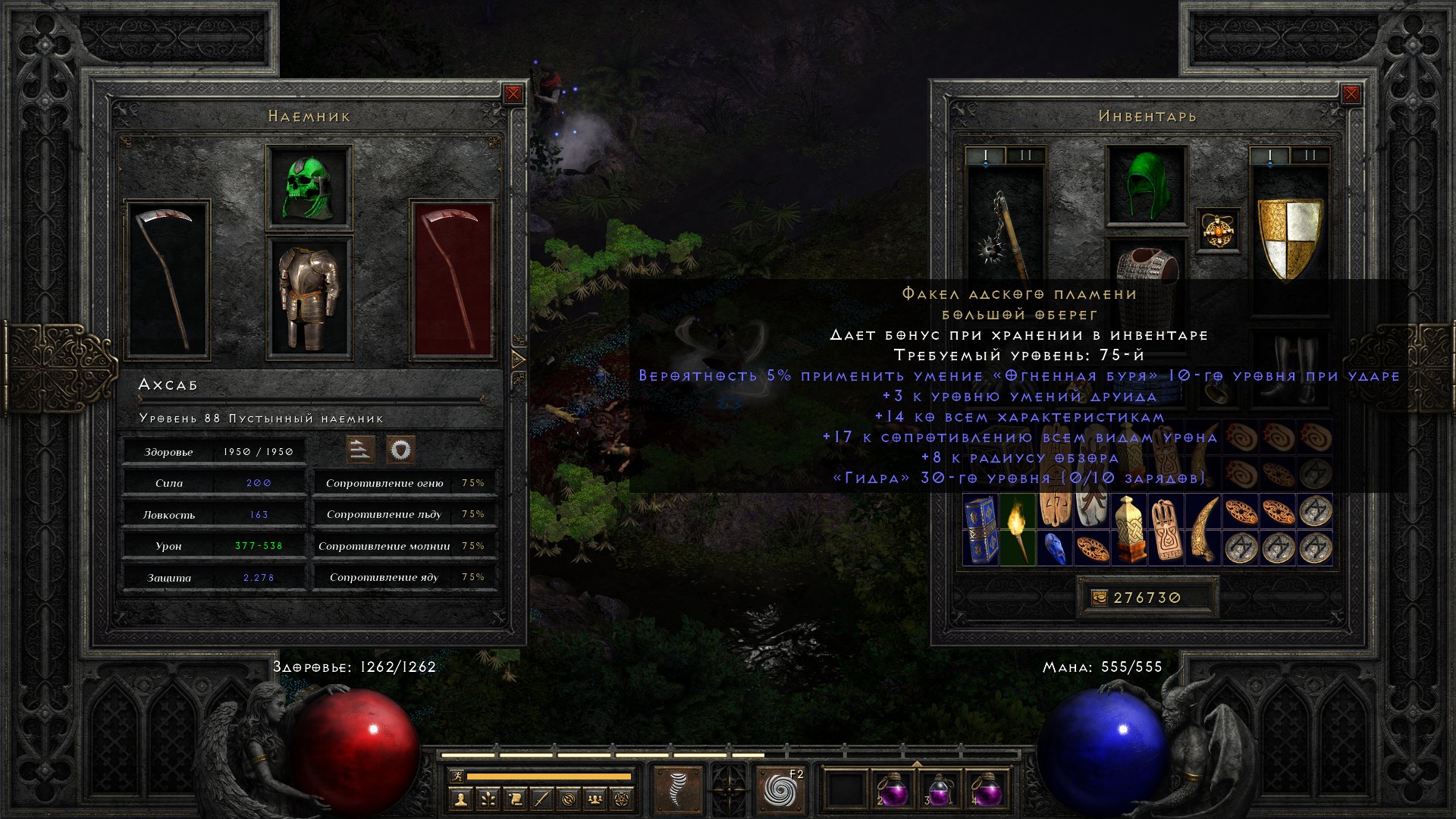The height and width of the screenshot is (819, 1456).
Task: Pick up the blue tome in inventory
Action: coord(981,529)
